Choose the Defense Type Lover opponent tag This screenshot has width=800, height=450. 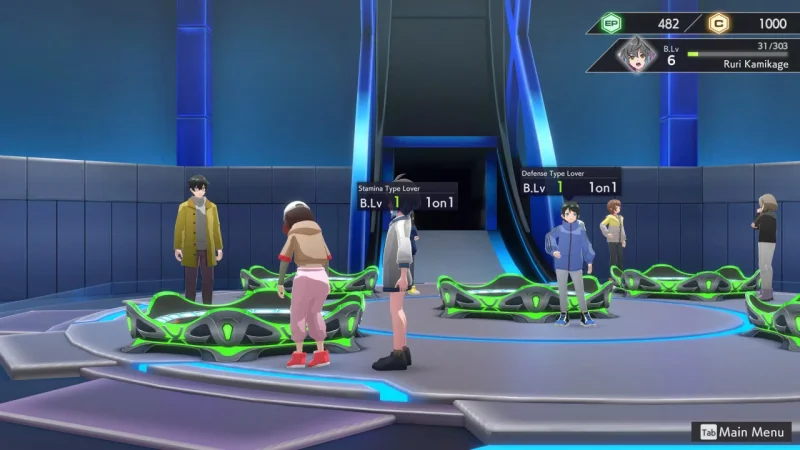pyautogui.click(x=570, y=181)
